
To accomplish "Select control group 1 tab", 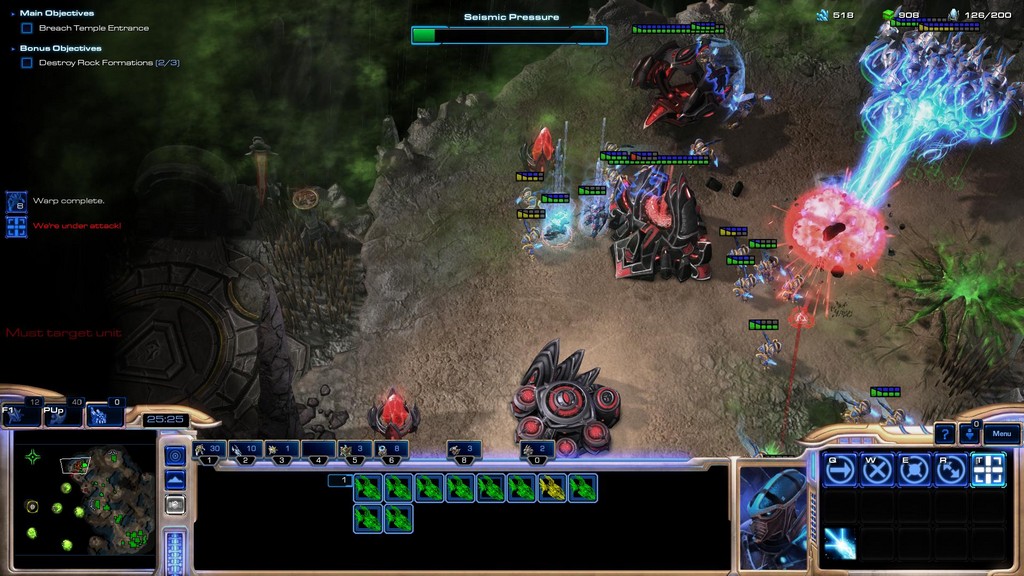I will pos(209,451).
